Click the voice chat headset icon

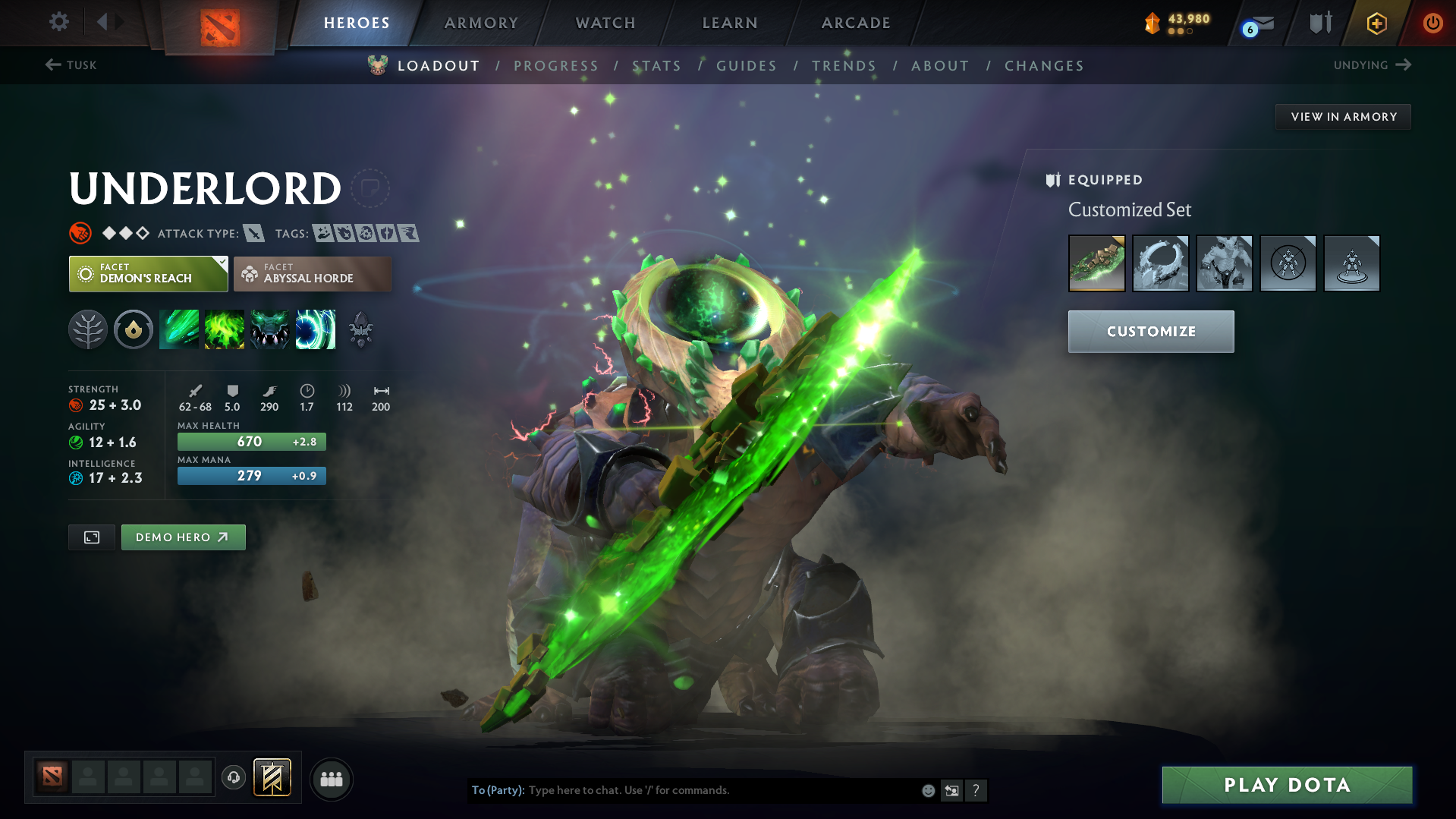pyautogui.click(x=234, y=779)
